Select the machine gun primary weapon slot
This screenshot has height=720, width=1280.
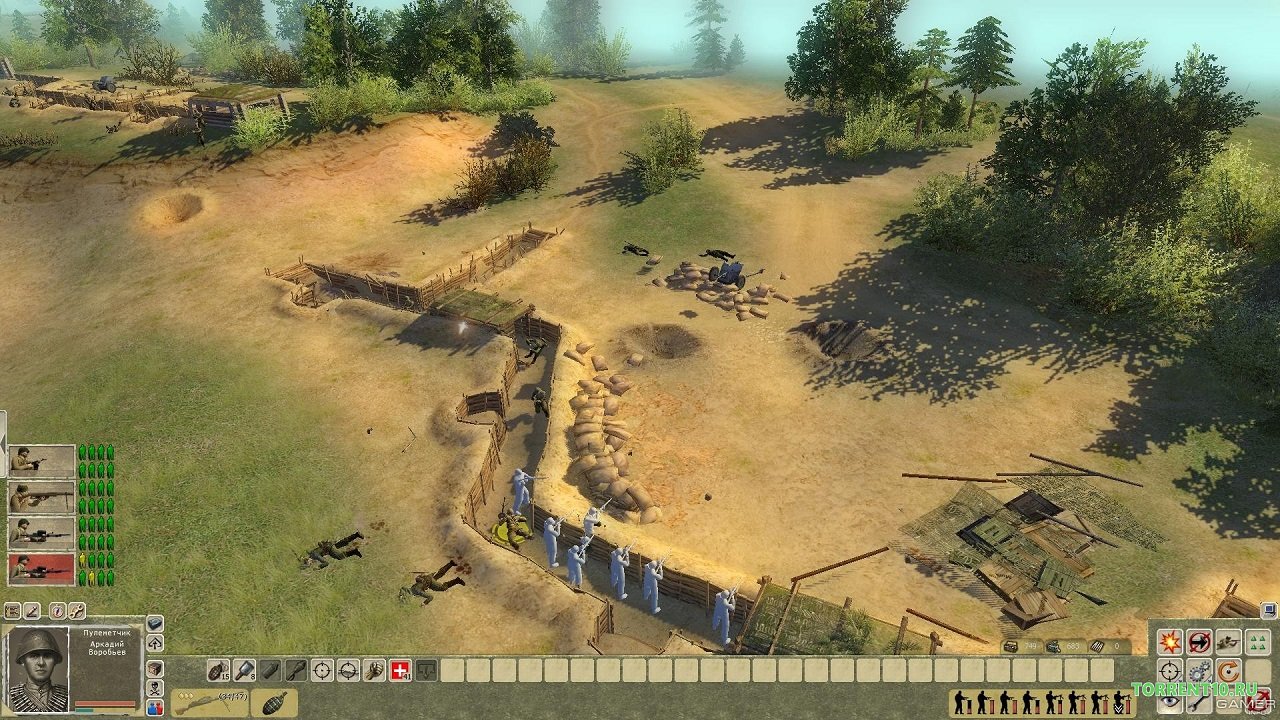[209, 702]
